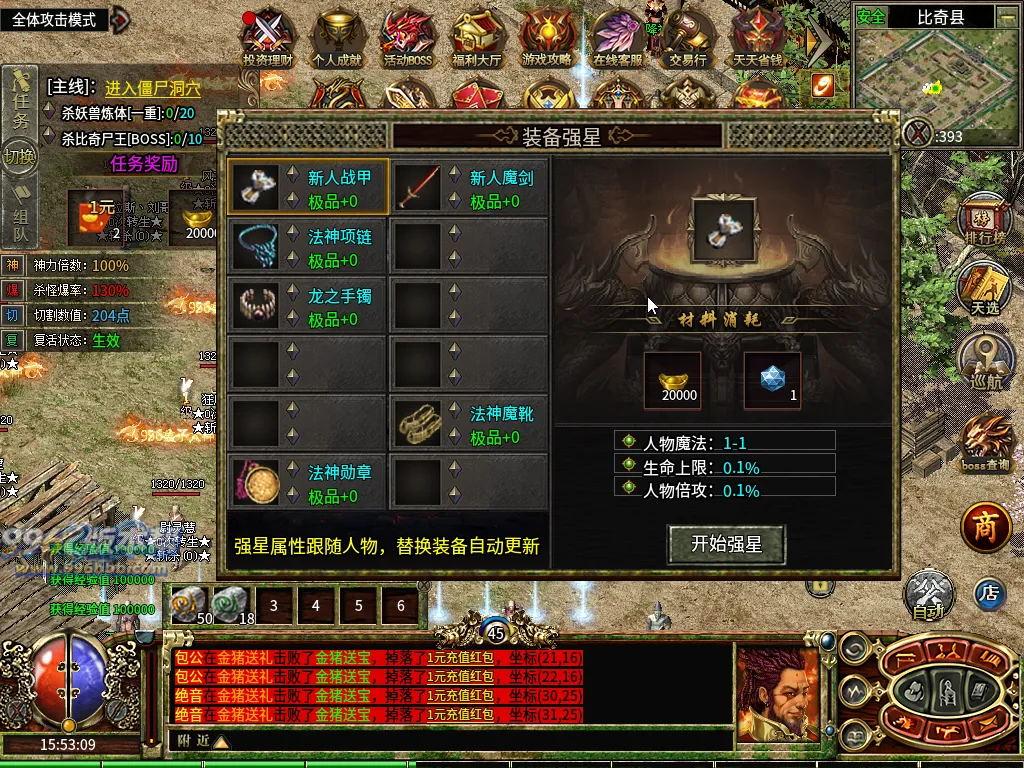Follow the 进入僵尸洞穴 main quest link
Screen dimensions: 1024x768
click(x=153, y=88)
